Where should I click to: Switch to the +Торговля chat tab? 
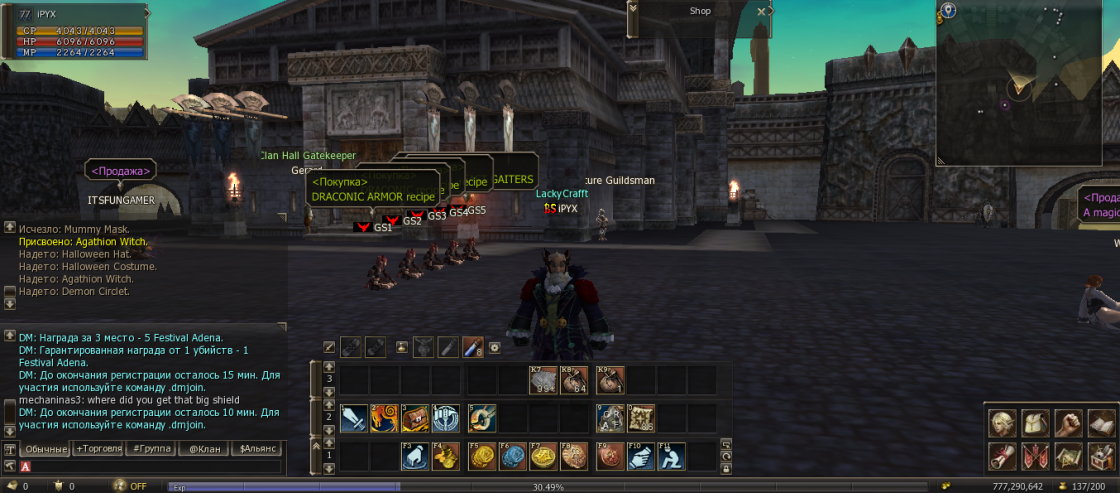(x=99, y=449)
